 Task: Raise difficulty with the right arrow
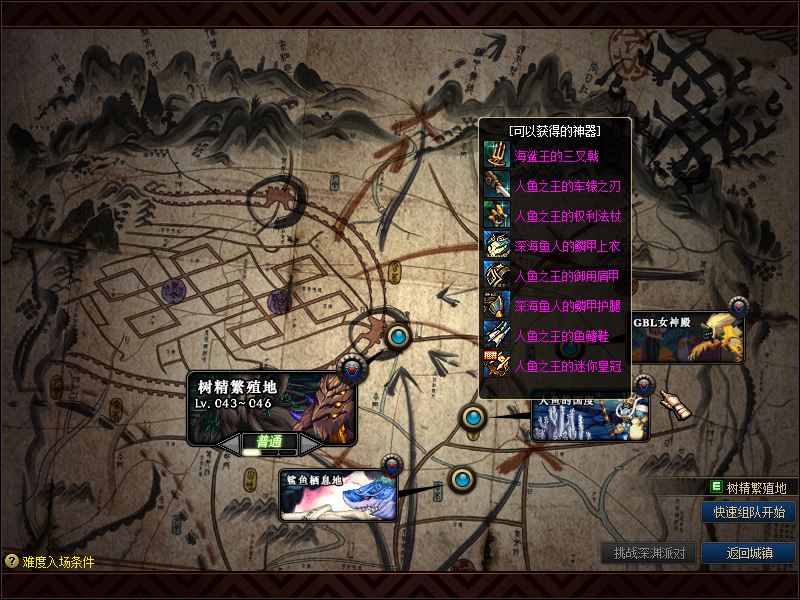[x=310, y=442]
